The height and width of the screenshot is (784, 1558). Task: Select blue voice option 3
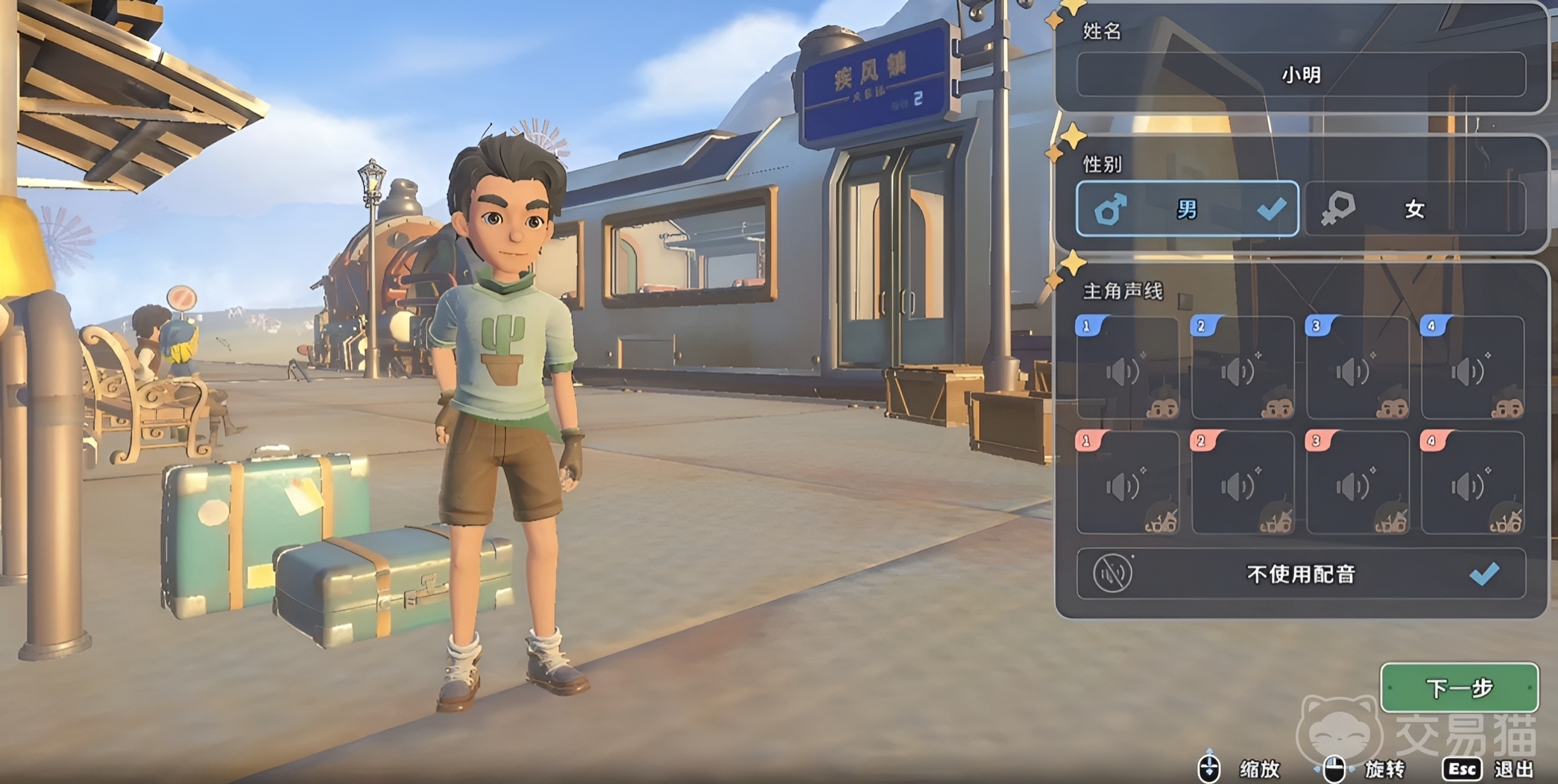[1357, 369]
